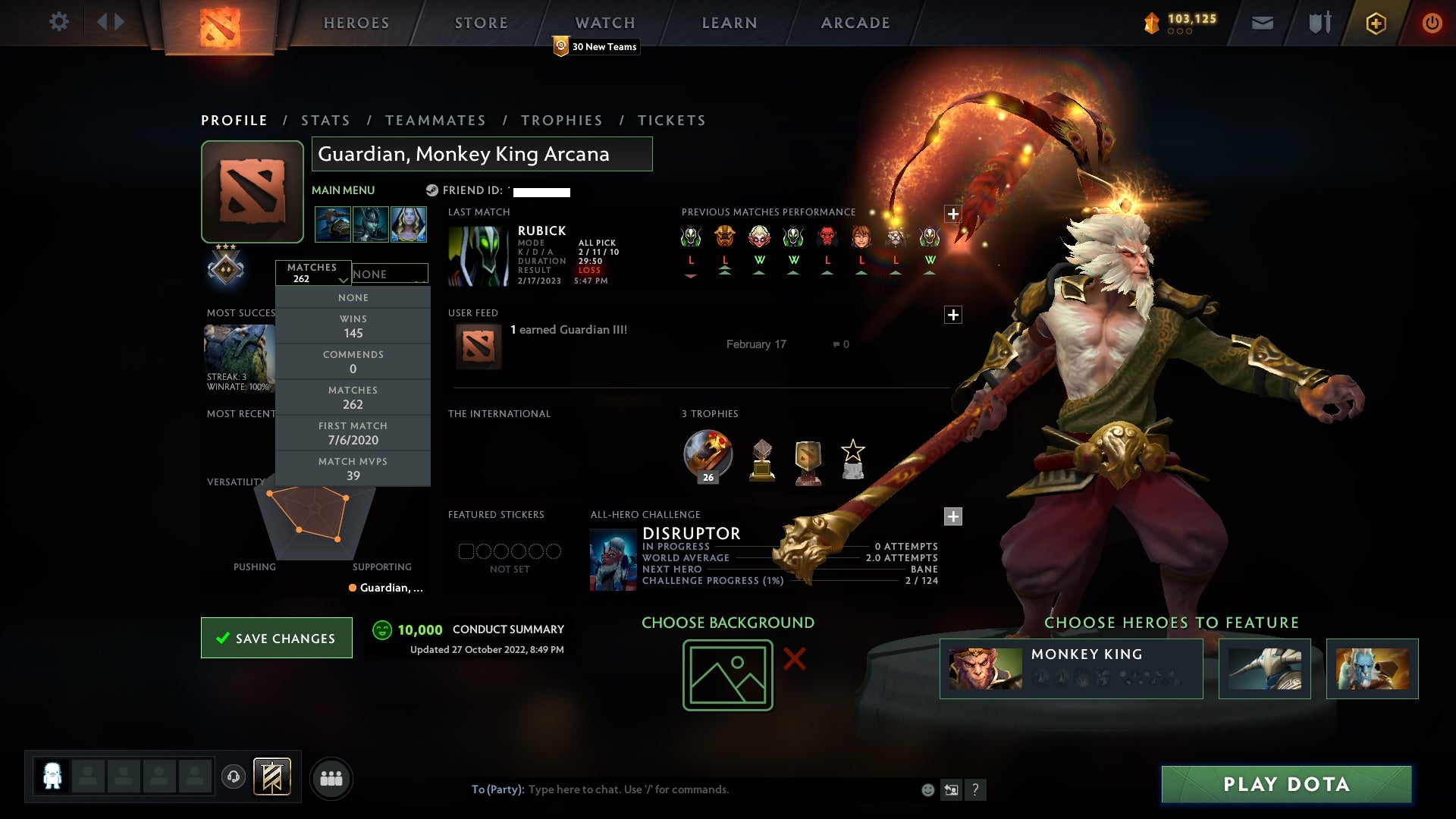
Task: Open Dota Plus subscription icon
Action: [x=1375, y=22]
